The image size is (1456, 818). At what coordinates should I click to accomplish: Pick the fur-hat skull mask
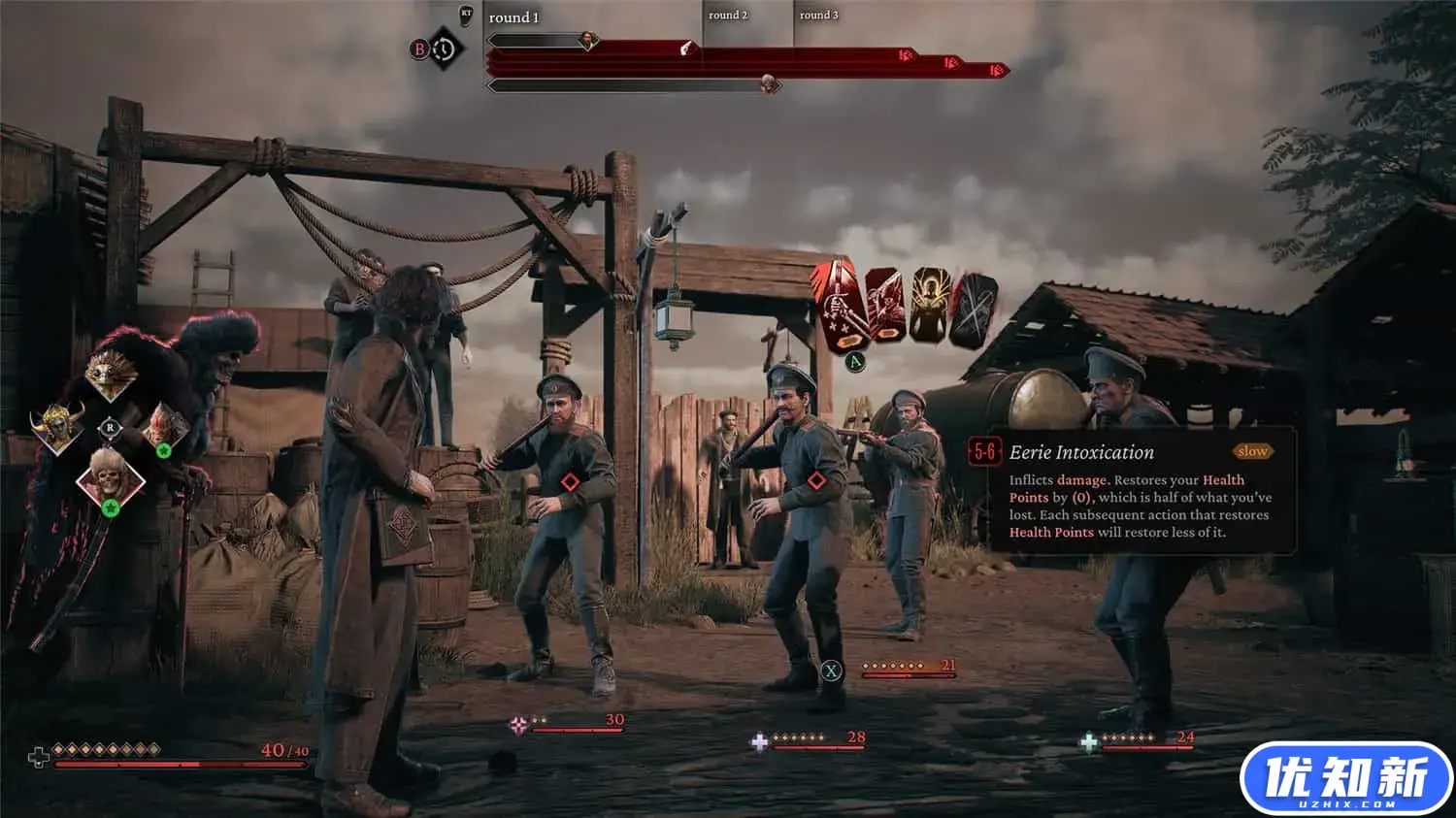coord(110,476)
